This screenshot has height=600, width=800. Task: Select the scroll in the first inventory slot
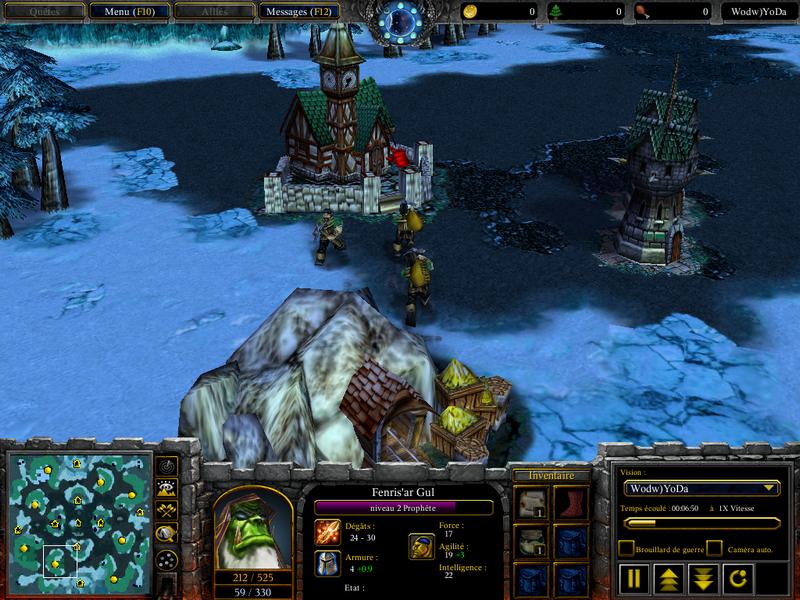530,503
